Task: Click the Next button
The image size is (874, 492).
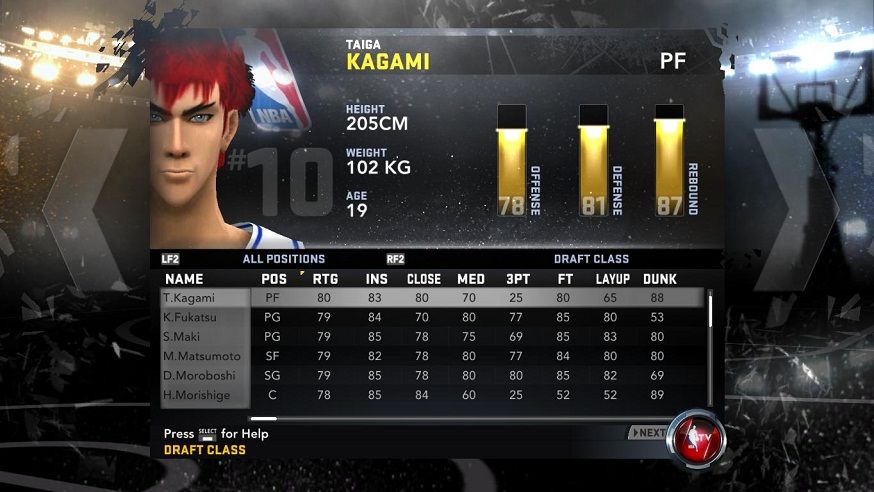Action: (648, 433)
